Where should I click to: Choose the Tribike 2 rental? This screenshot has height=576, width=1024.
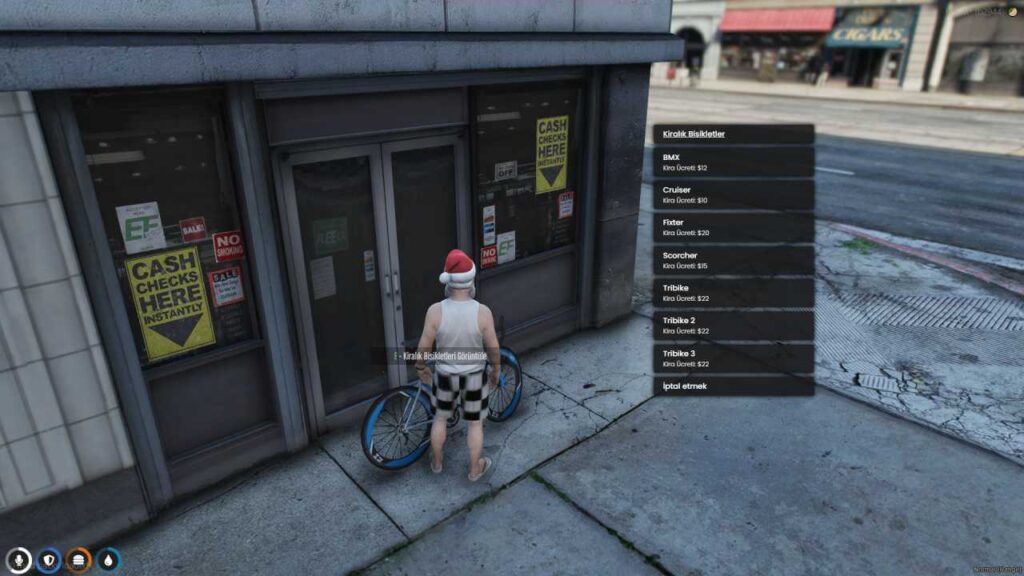pyautogui.click(x=733, y=325)
